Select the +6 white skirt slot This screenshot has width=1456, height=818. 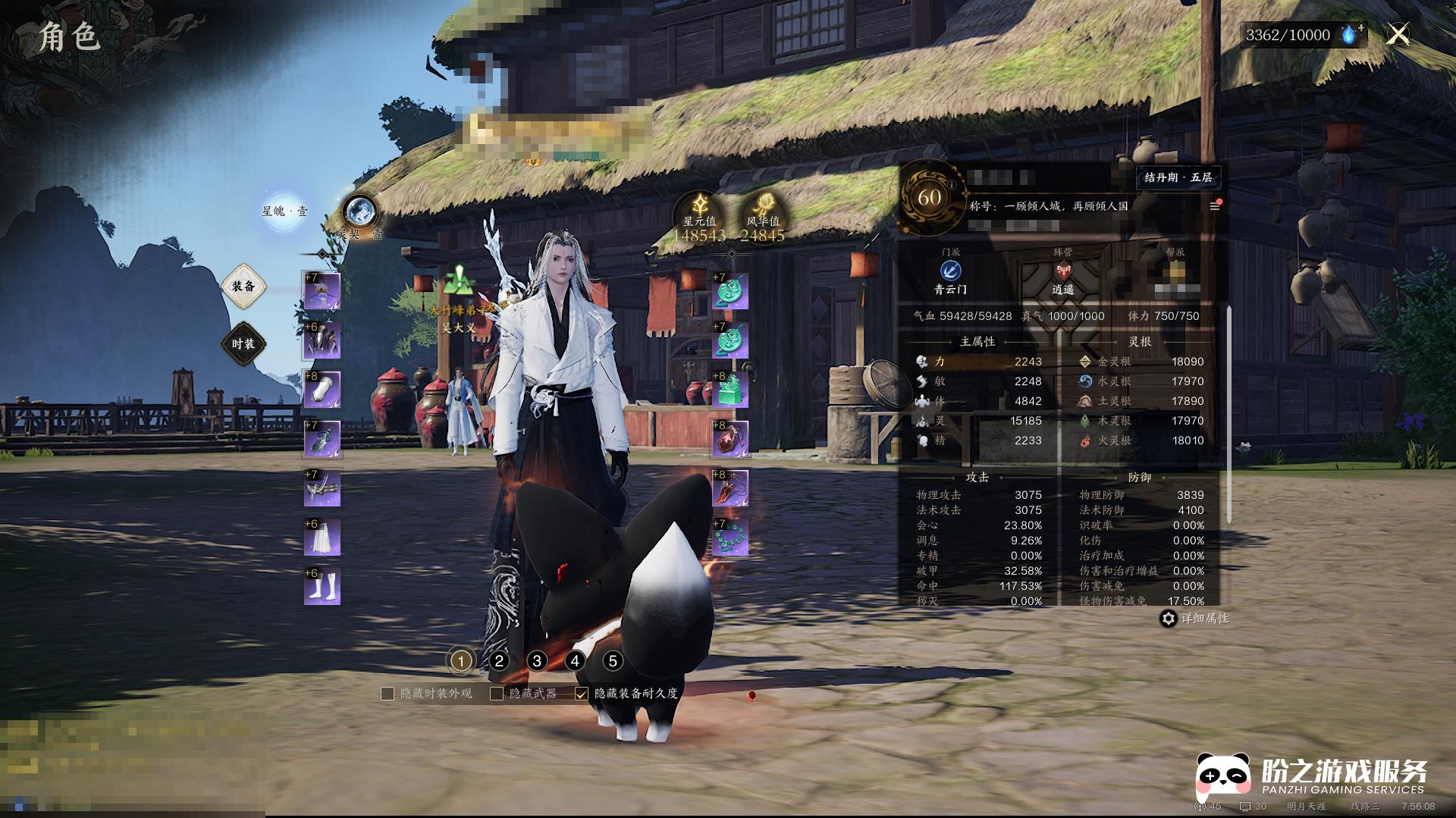click(x=322, y=538)
